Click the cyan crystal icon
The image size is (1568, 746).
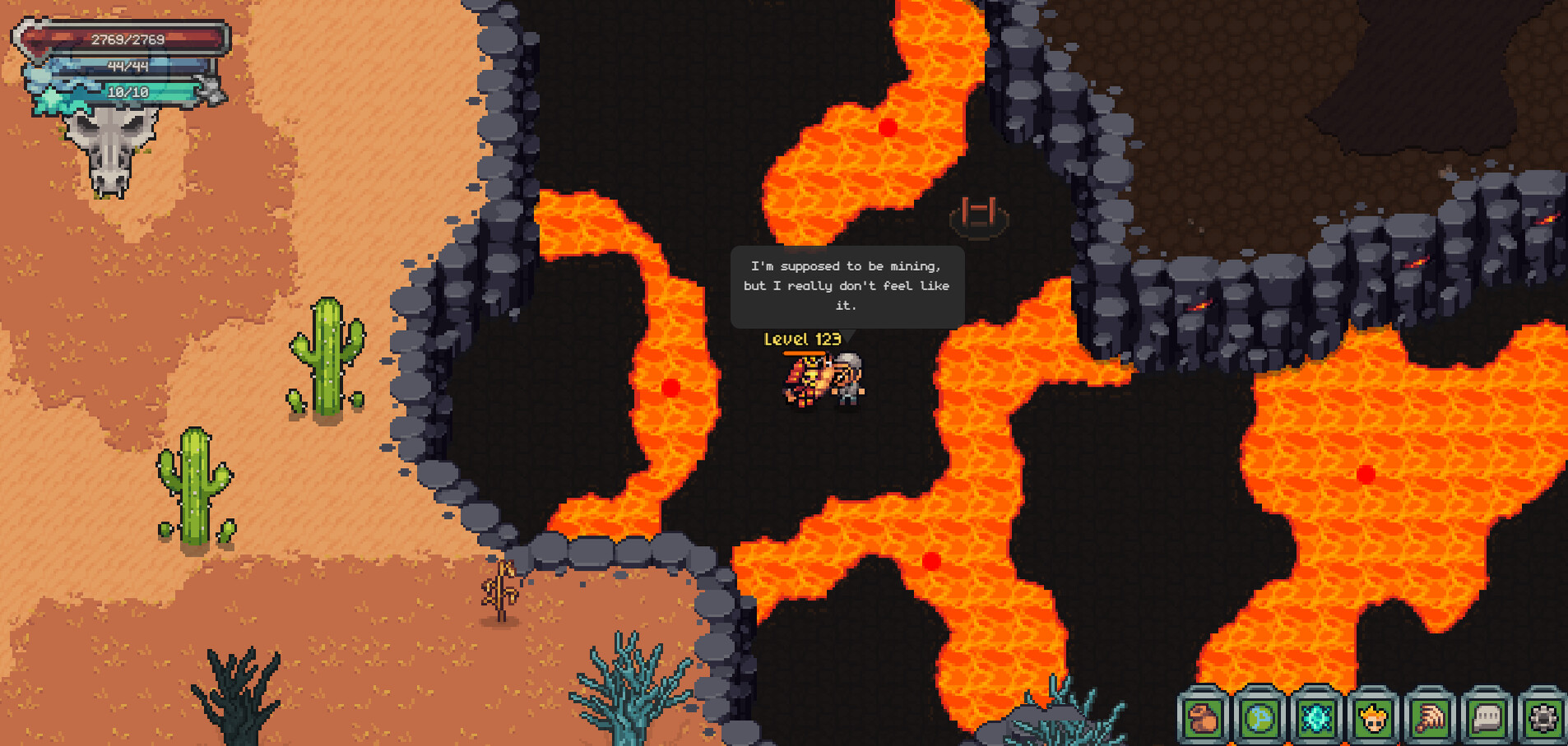pyautogui.click(x=1316, y=718)
